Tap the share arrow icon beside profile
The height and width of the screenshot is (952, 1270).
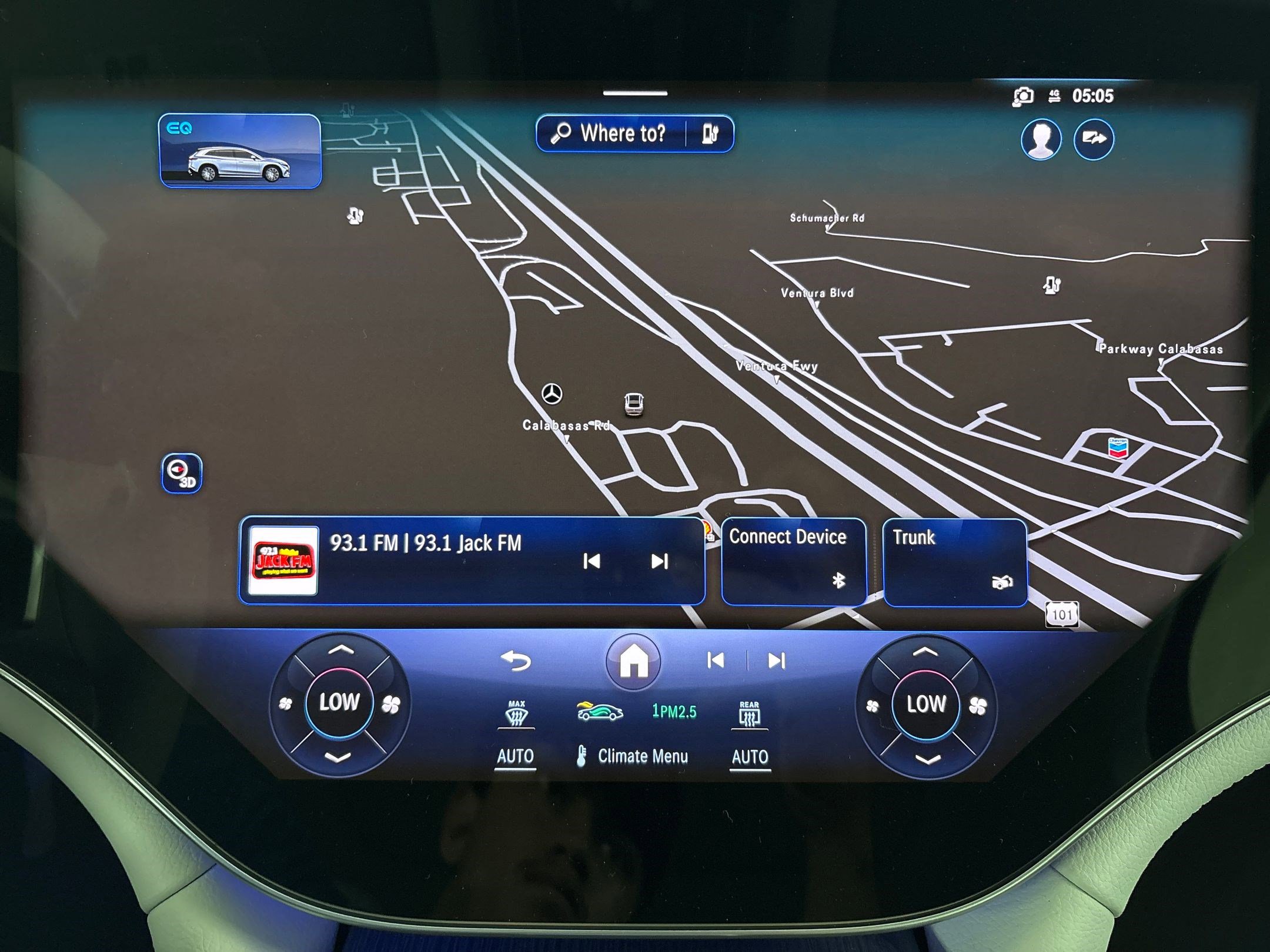(x=1093, y=139)
